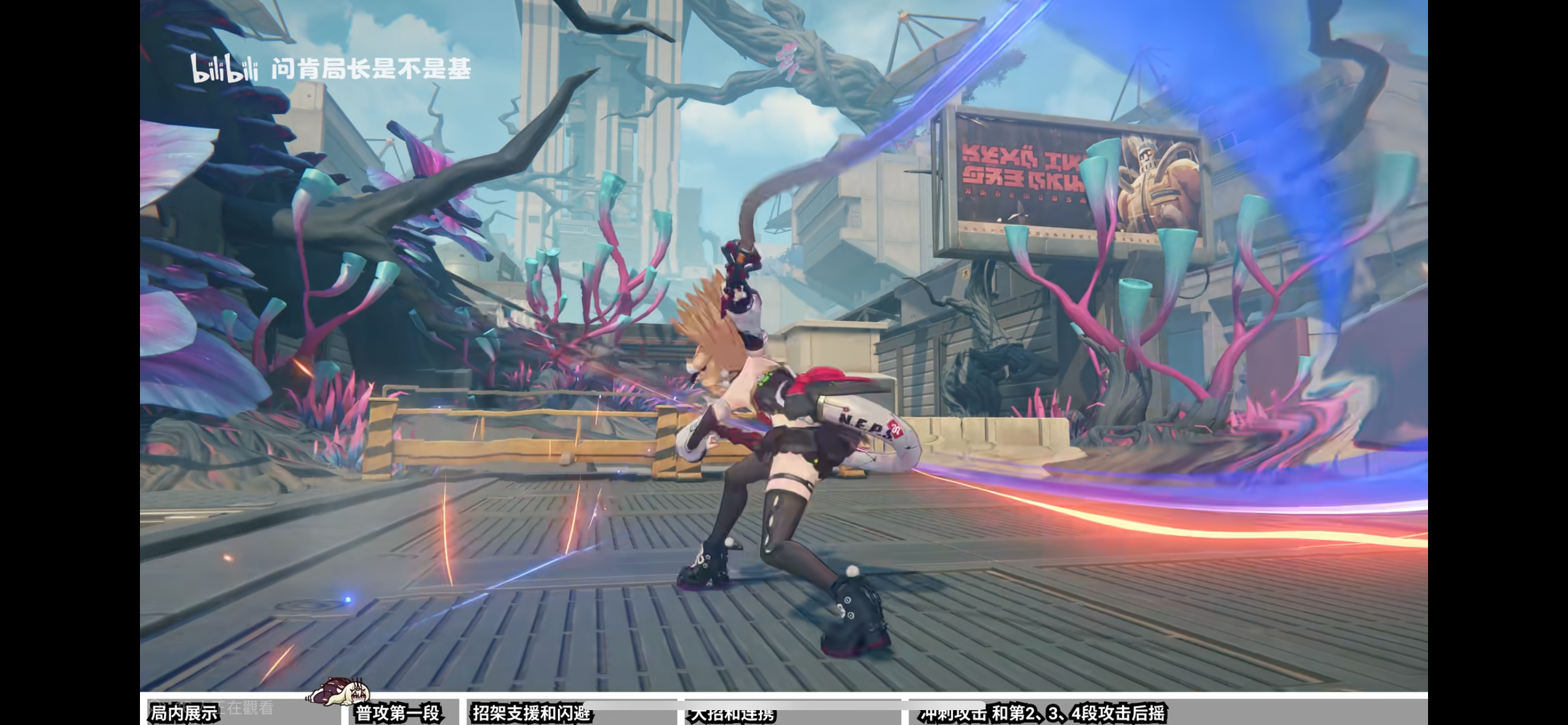Seek to the 普攻第一段 chapter

click(x=398, y=713)
